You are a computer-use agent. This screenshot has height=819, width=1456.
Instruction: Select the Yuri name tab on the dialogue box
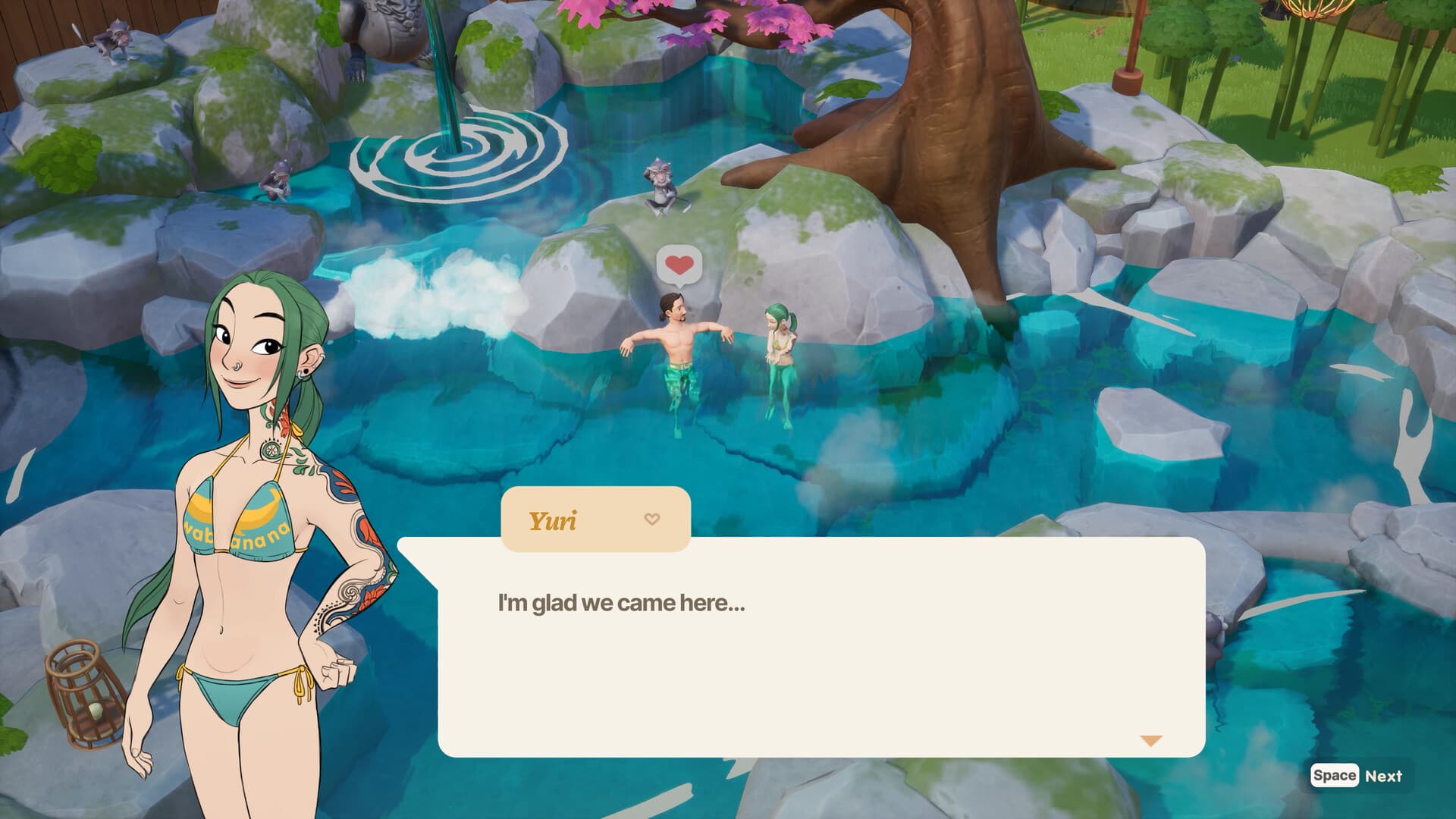[554, 519]
